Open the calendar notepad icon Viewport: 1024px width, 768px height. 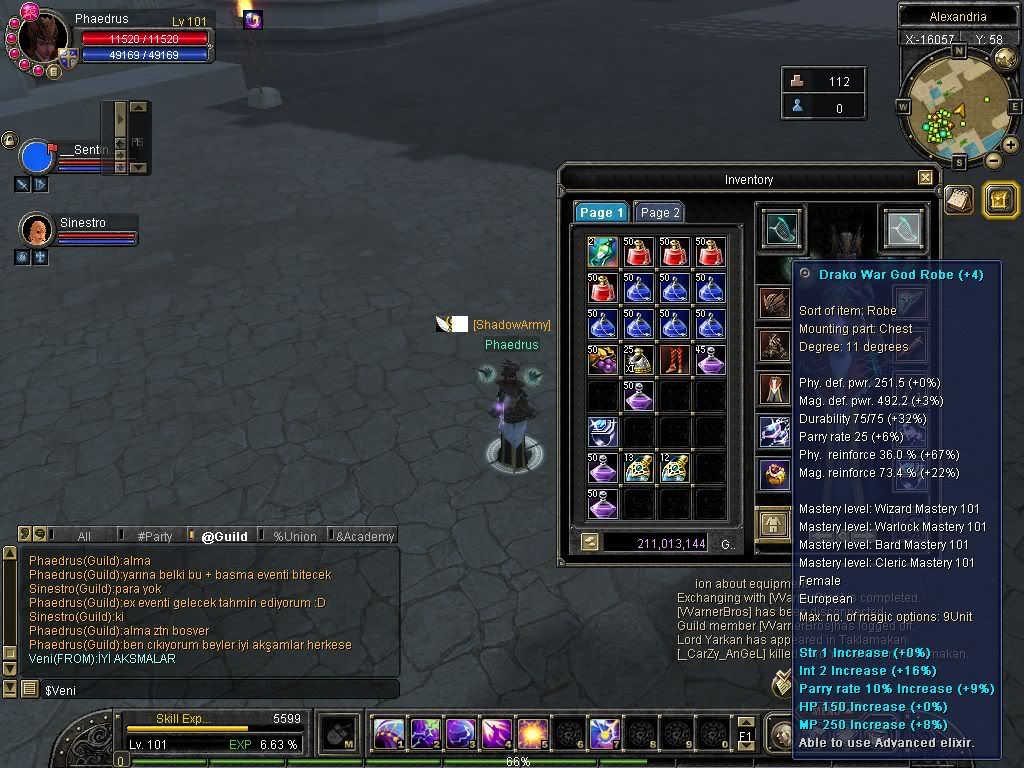tap(958, 199)
